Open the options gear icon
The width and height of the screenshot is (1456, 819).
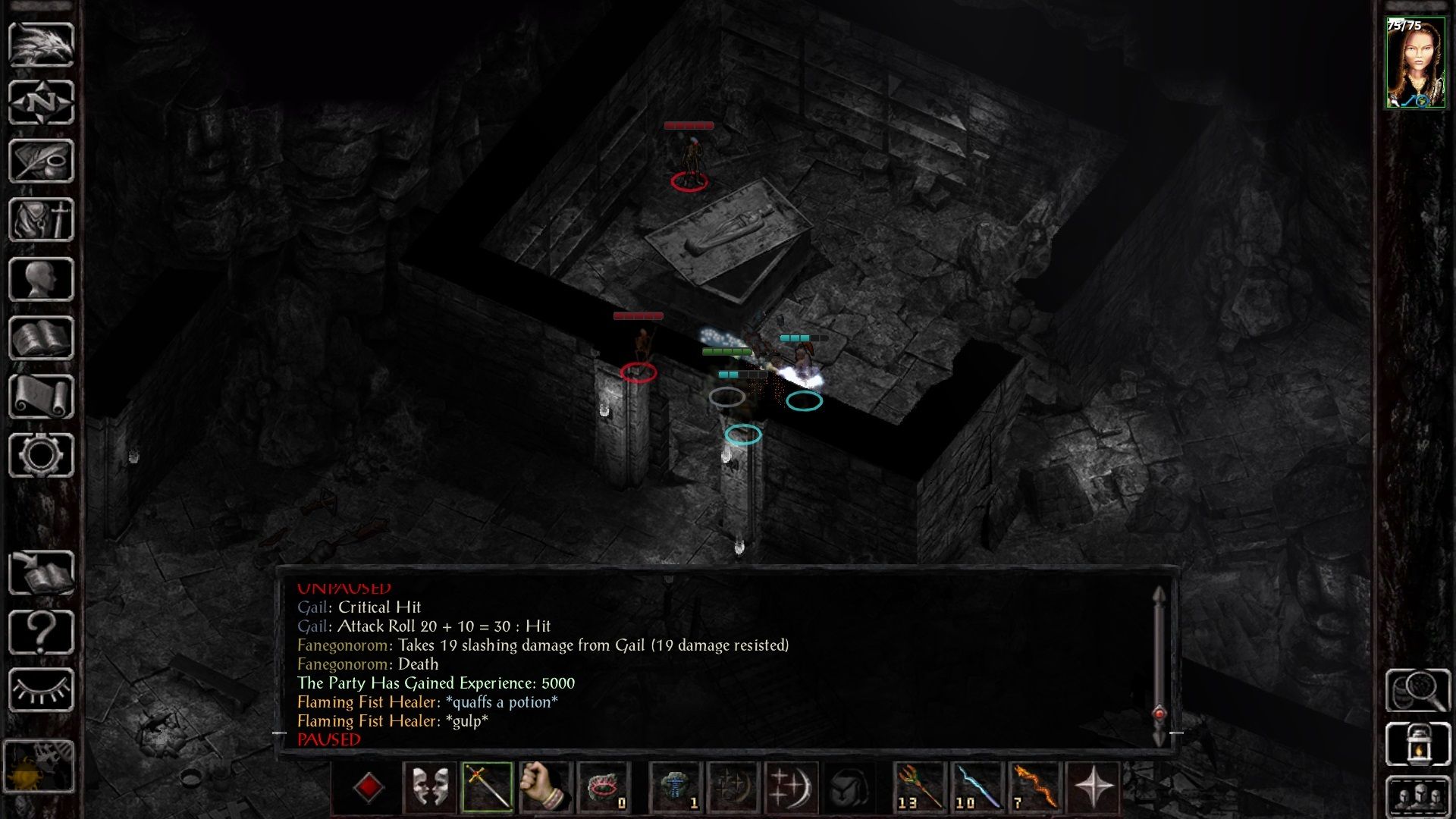[x=41, y=455]
